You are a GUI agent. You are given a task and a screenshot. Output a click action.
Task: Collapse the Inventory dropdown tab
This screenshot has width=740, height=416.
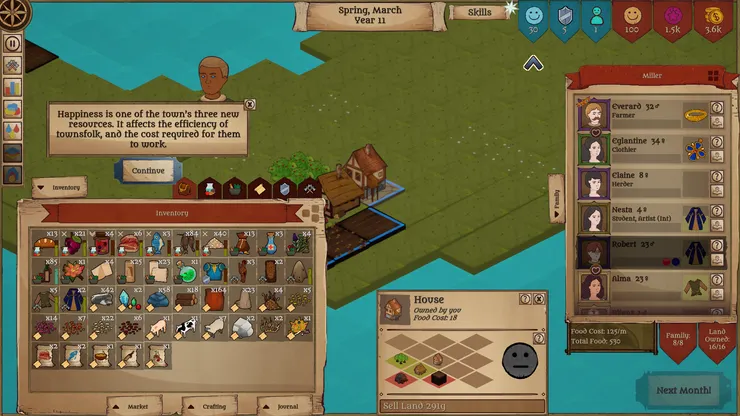pos(60,187)
